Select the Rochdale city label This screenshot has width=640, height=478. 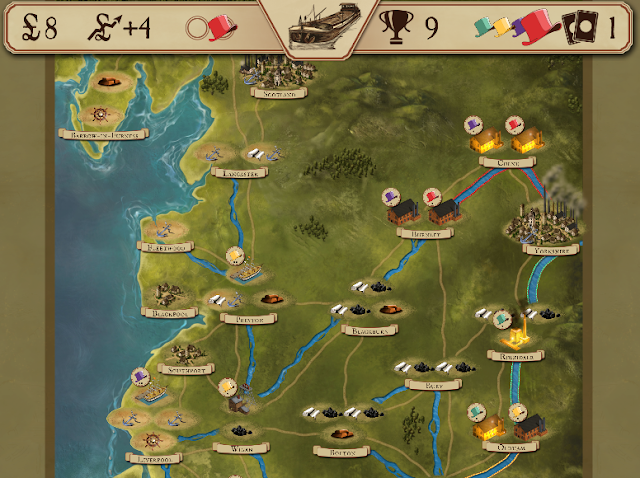click(x=515, y=354)
